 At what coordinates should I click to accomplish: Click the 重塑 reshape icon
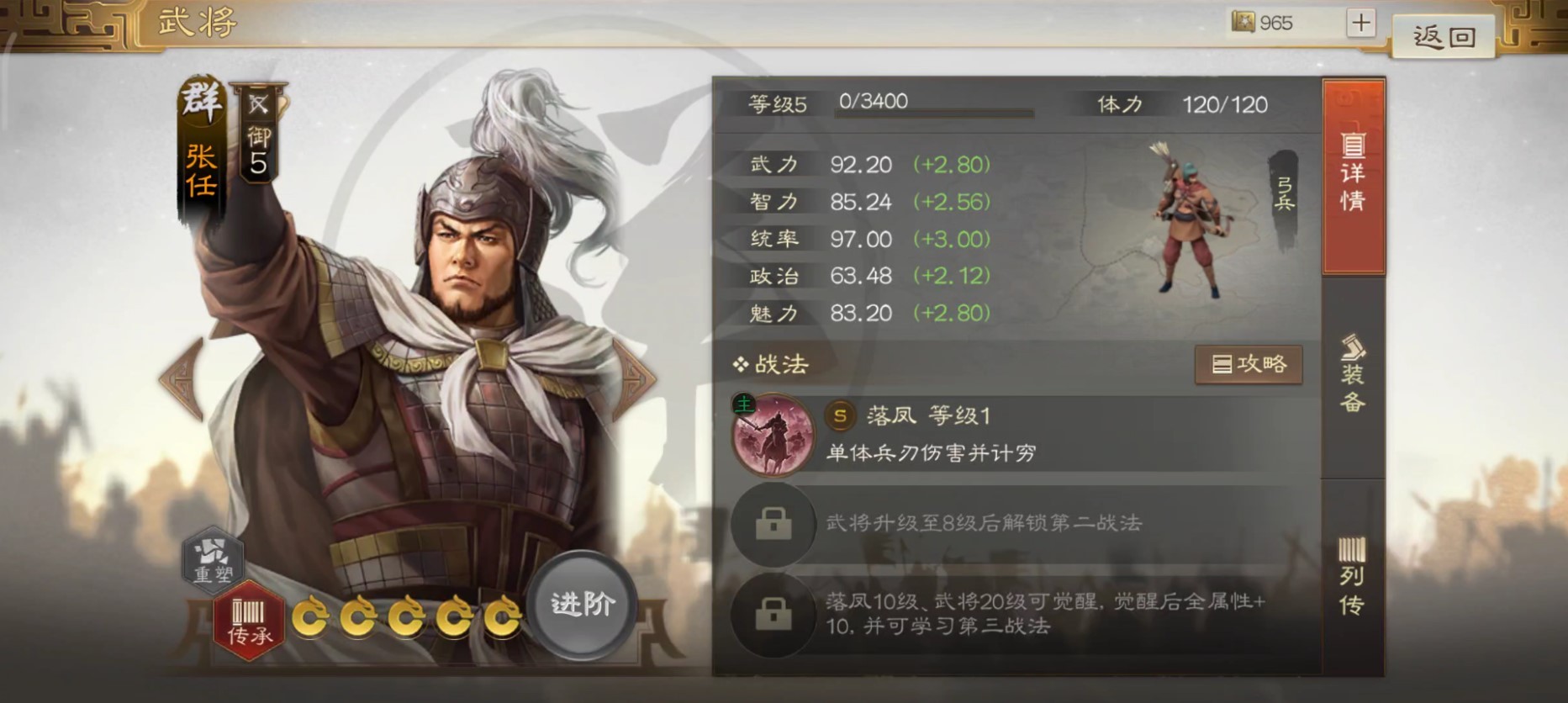(x=213, y=560)
